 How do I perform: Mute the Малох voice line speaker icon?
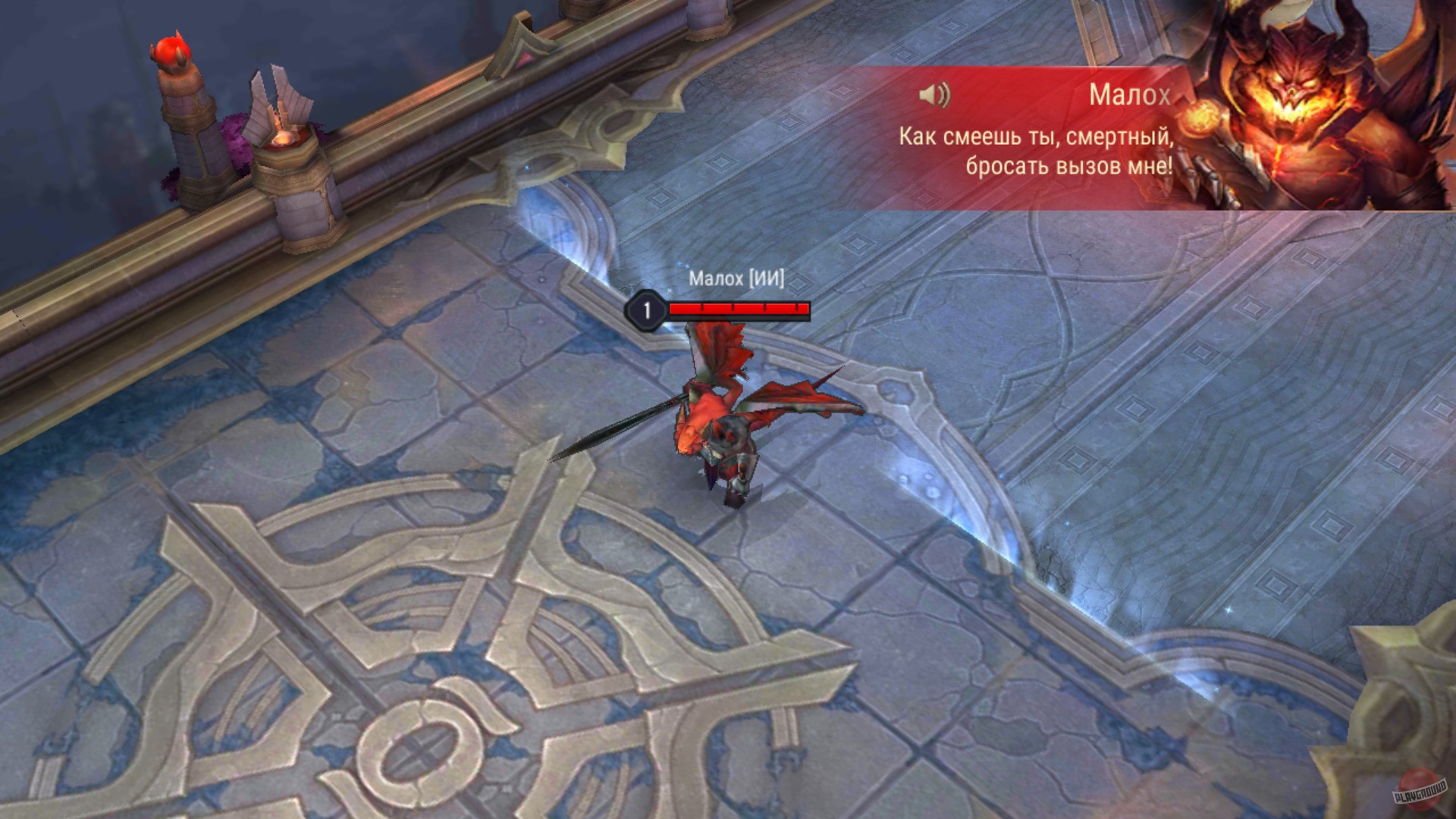click(934, 94)
